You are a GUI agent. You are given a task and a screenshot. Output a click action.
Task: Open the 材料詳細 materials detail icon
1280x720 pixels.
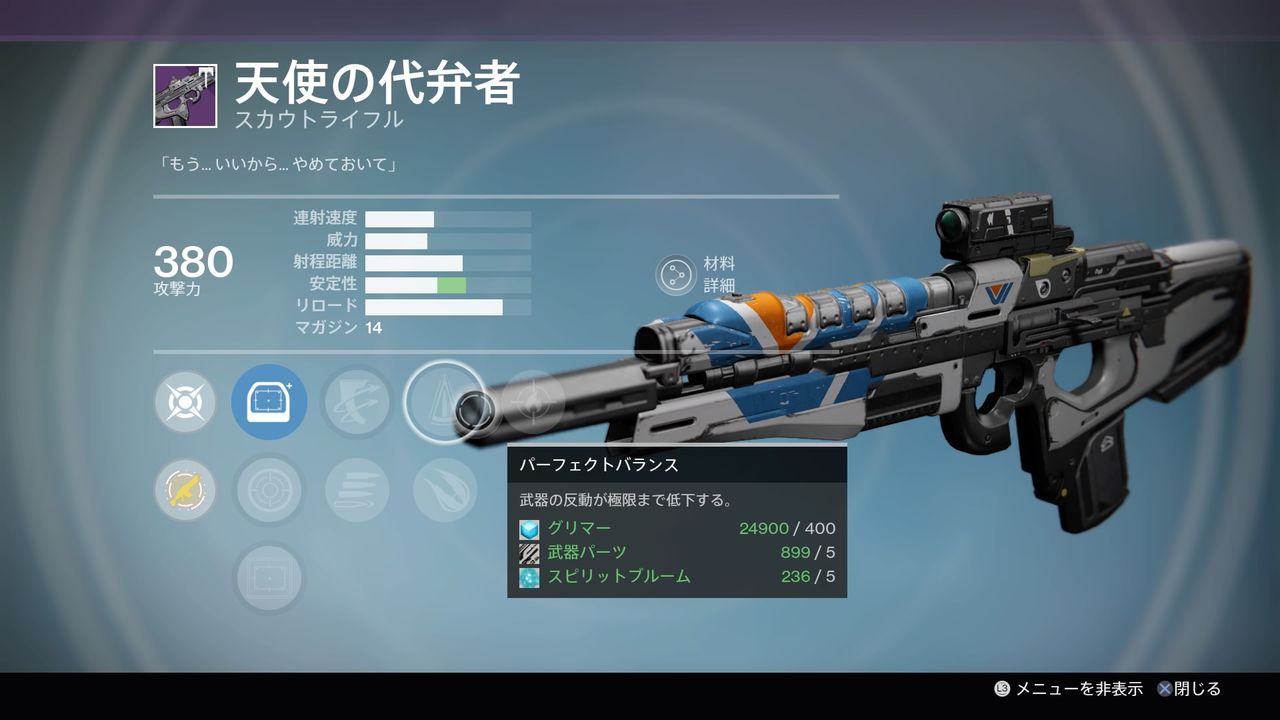pos(678,271)
